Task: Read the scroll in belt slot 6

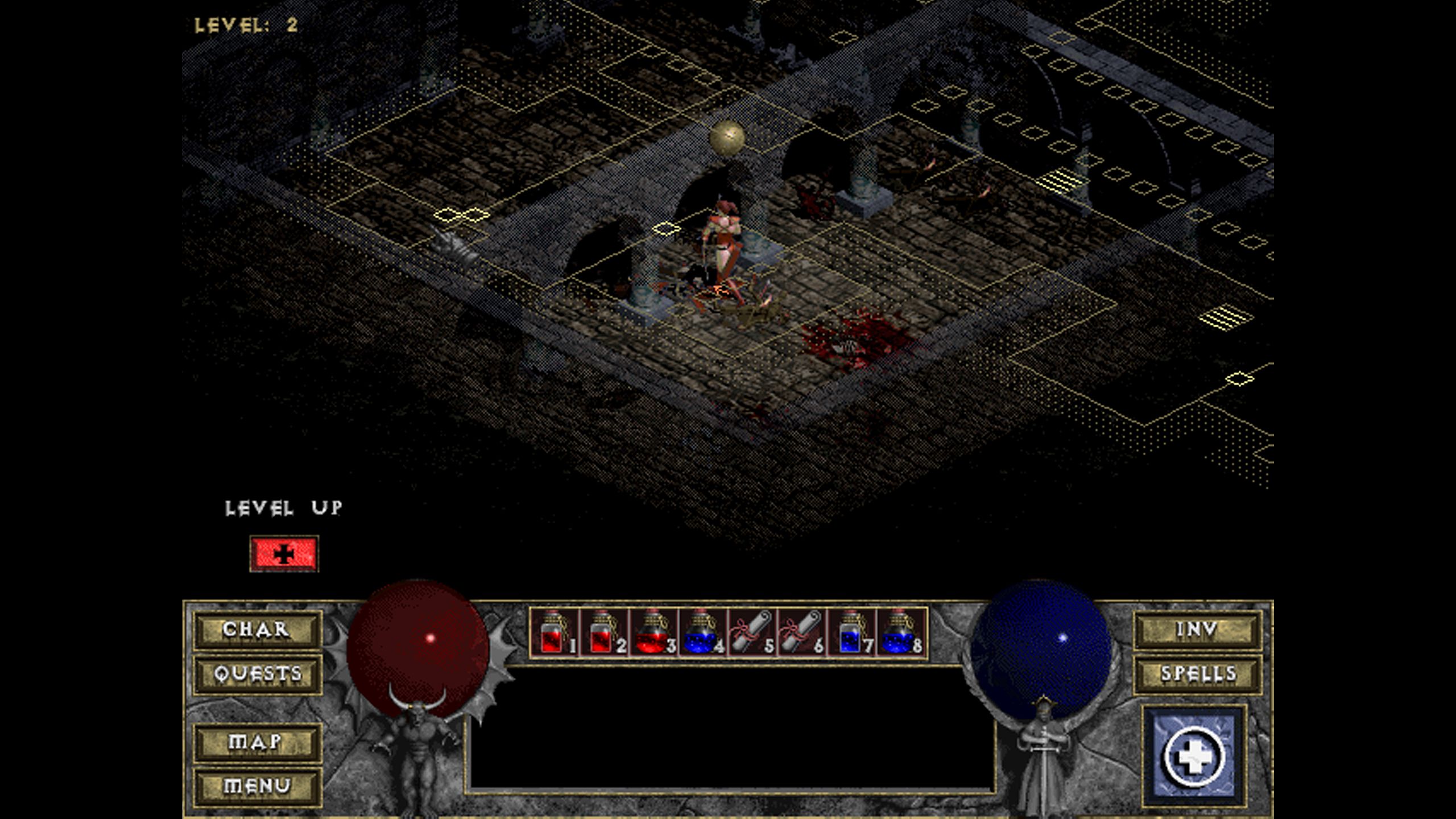Action: tap(800, 632)
